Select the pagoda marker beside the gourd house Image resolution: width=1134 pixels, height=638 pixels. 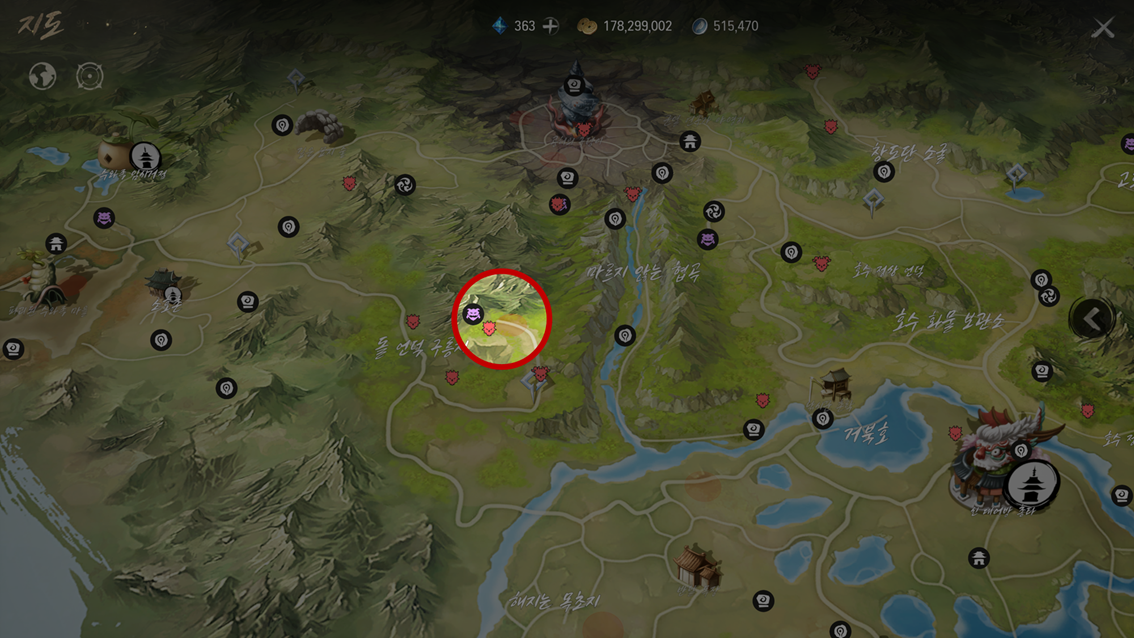click(146, 157)
